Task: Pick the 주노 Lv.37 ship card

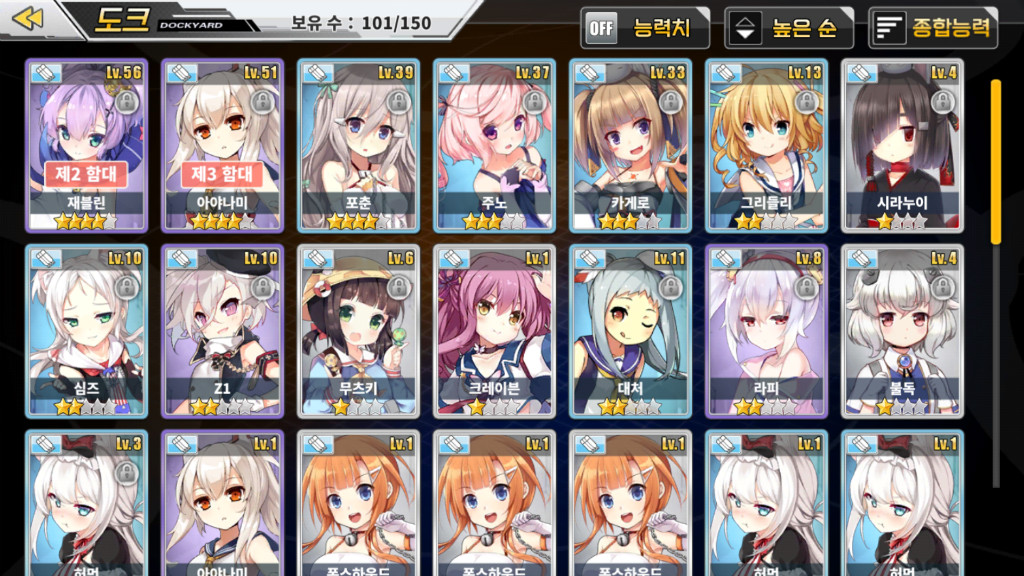Action: tap(494, 145)
